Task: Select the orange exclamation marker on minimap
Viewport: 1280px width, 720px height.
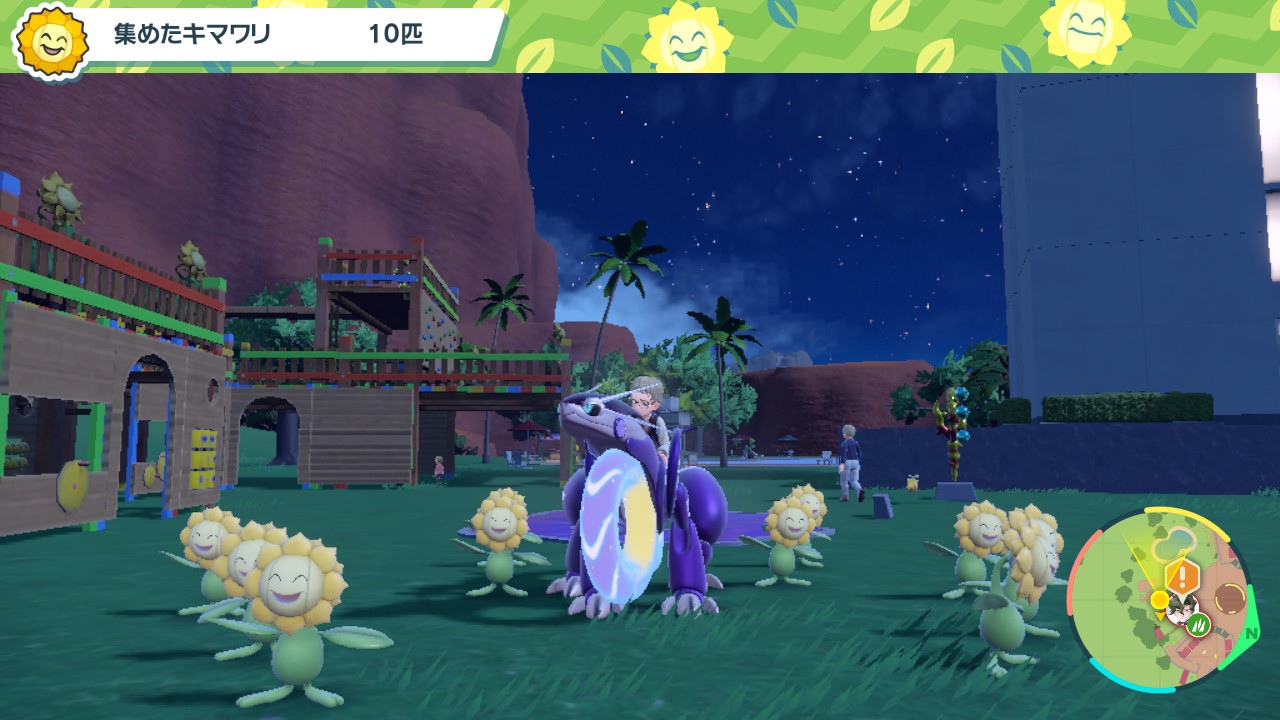Action: click(1181, 576)
